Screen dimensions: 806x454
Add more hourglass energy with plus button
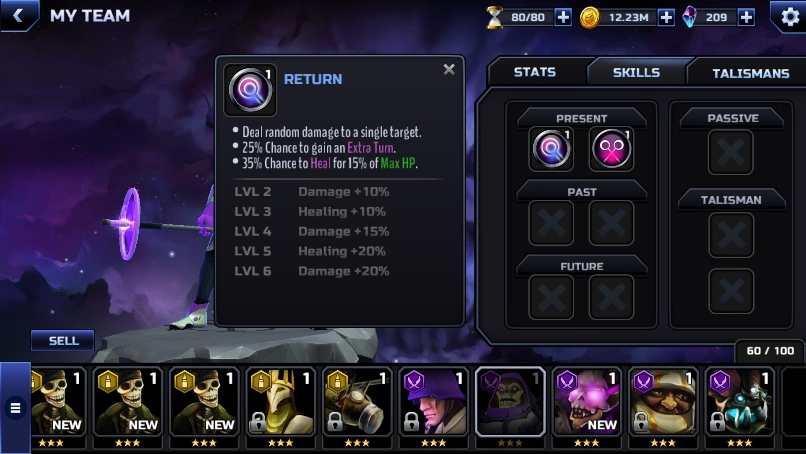(563, 17)
